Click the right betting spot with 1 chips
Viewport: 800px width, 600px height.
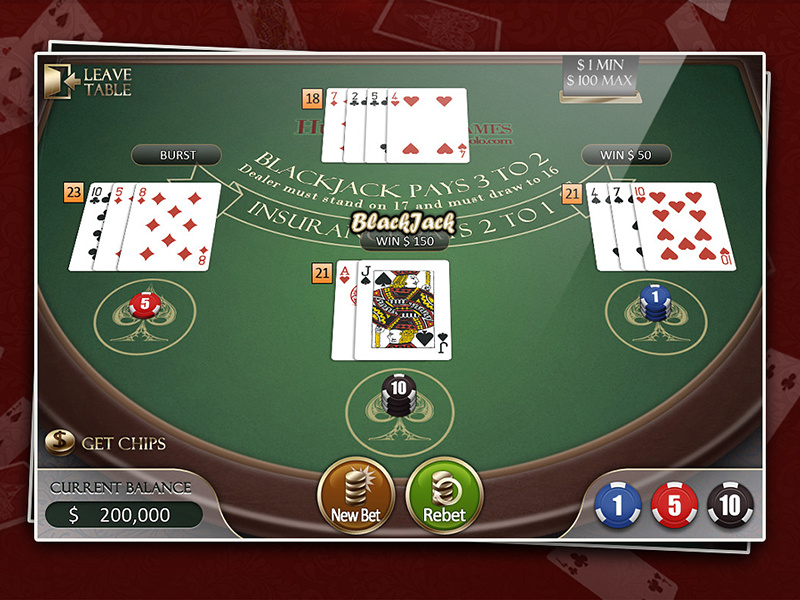[656, 302]
